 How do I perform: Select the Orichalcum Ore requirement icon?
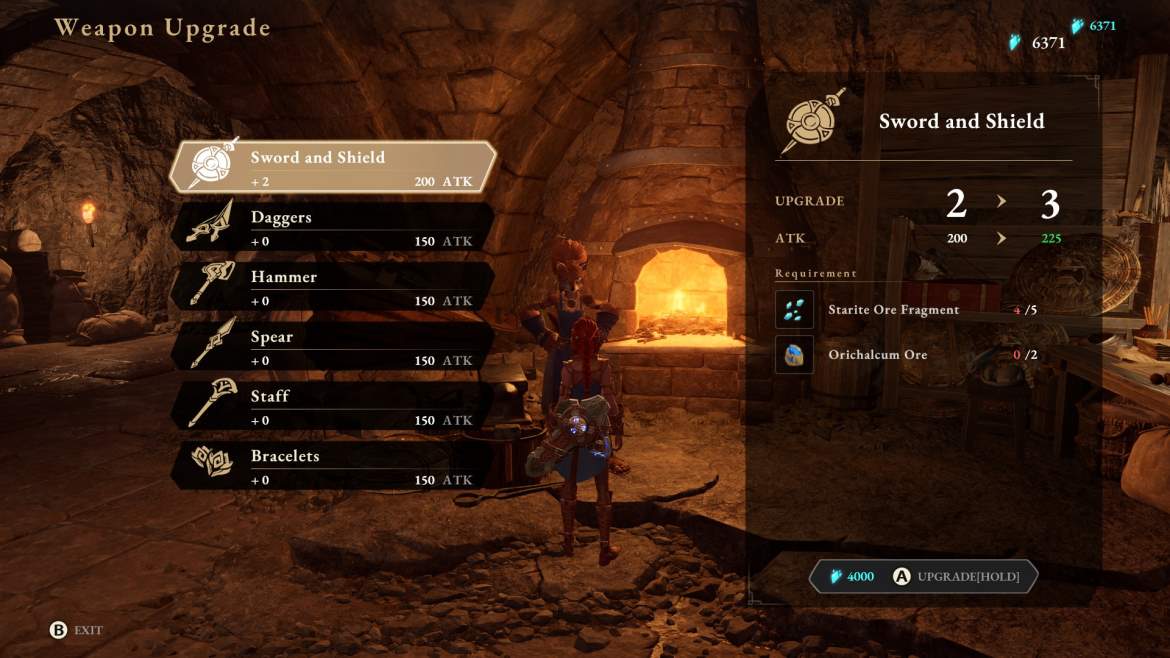(794, 355)
